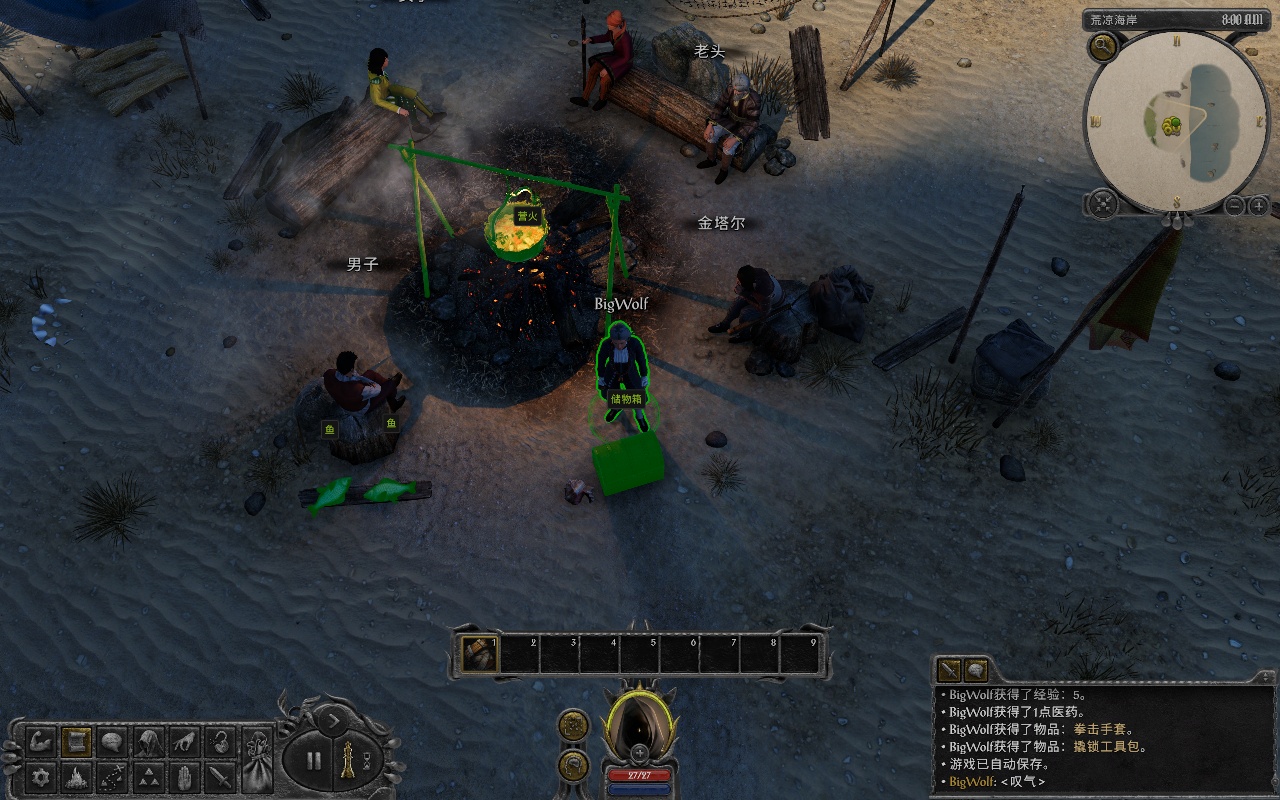
Task: Pause the game with the pause button
Action: click(x=314, y=760)
